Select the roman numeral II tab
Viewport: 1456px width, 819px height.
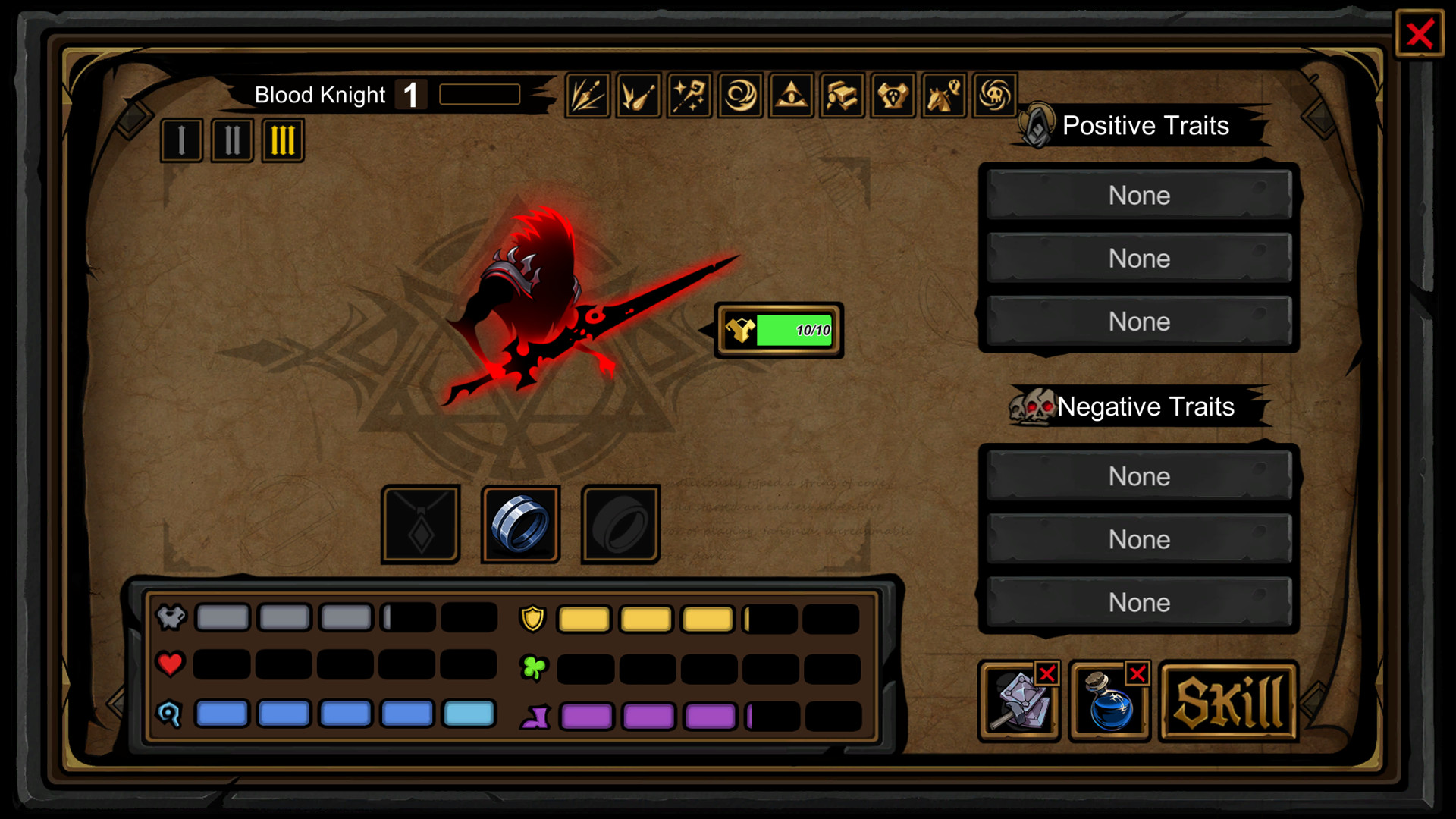coord(231,140)
